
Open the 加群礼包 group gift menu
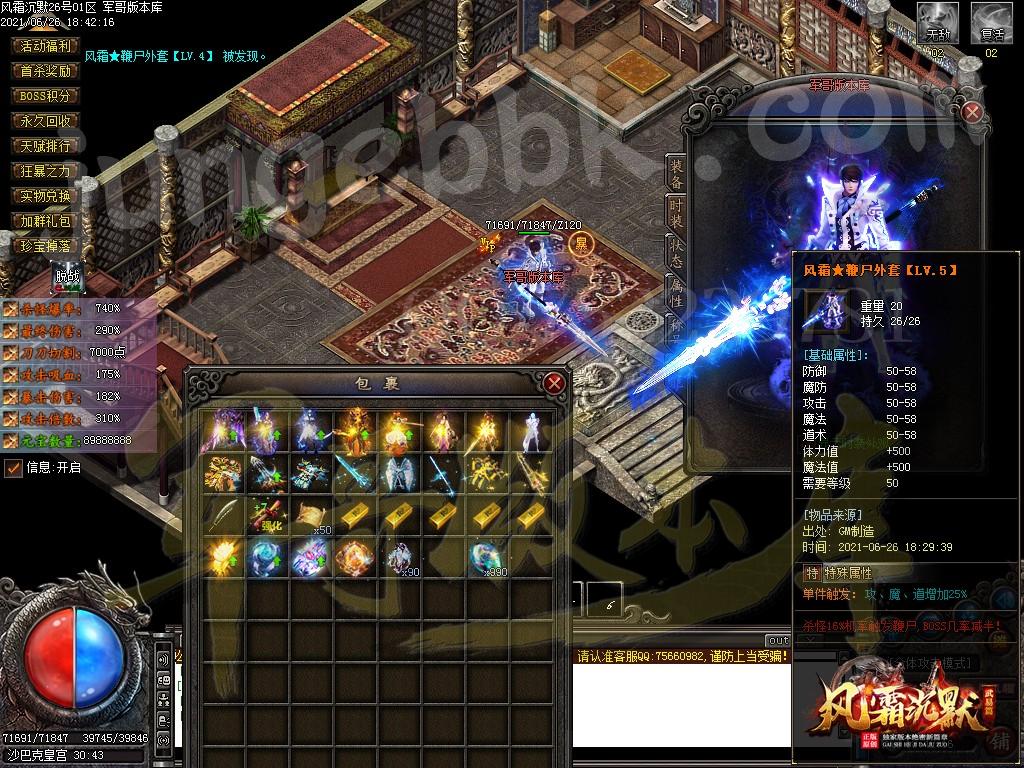[x=45, y=221]
